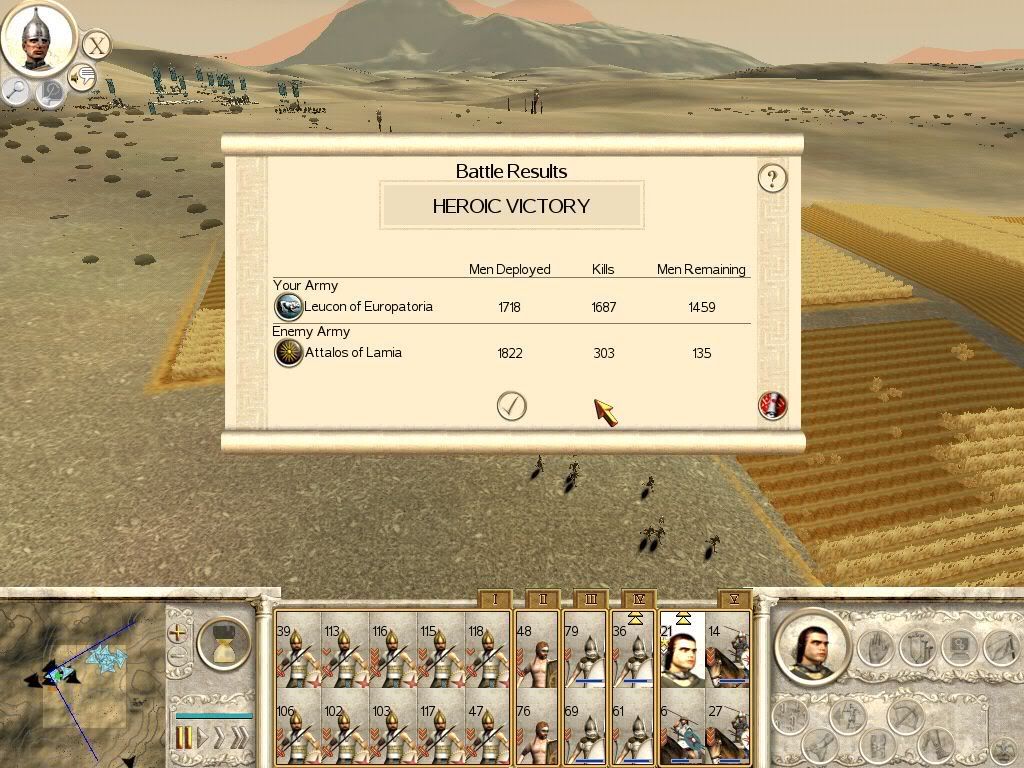Toggle advisor speech bubble button
This screenshot has height=768, width=1024.
[x=82, y=76]
